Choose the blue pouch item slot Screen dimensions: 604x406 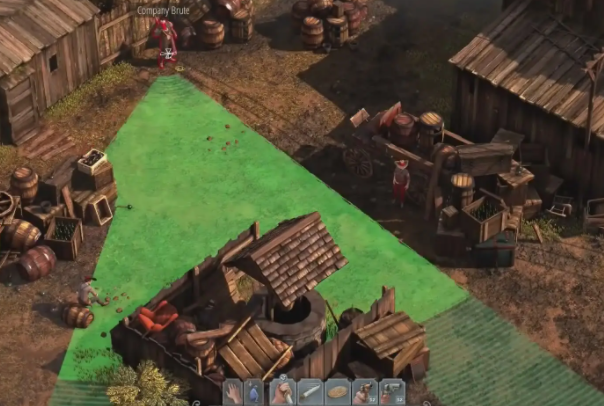pos(255,392)
